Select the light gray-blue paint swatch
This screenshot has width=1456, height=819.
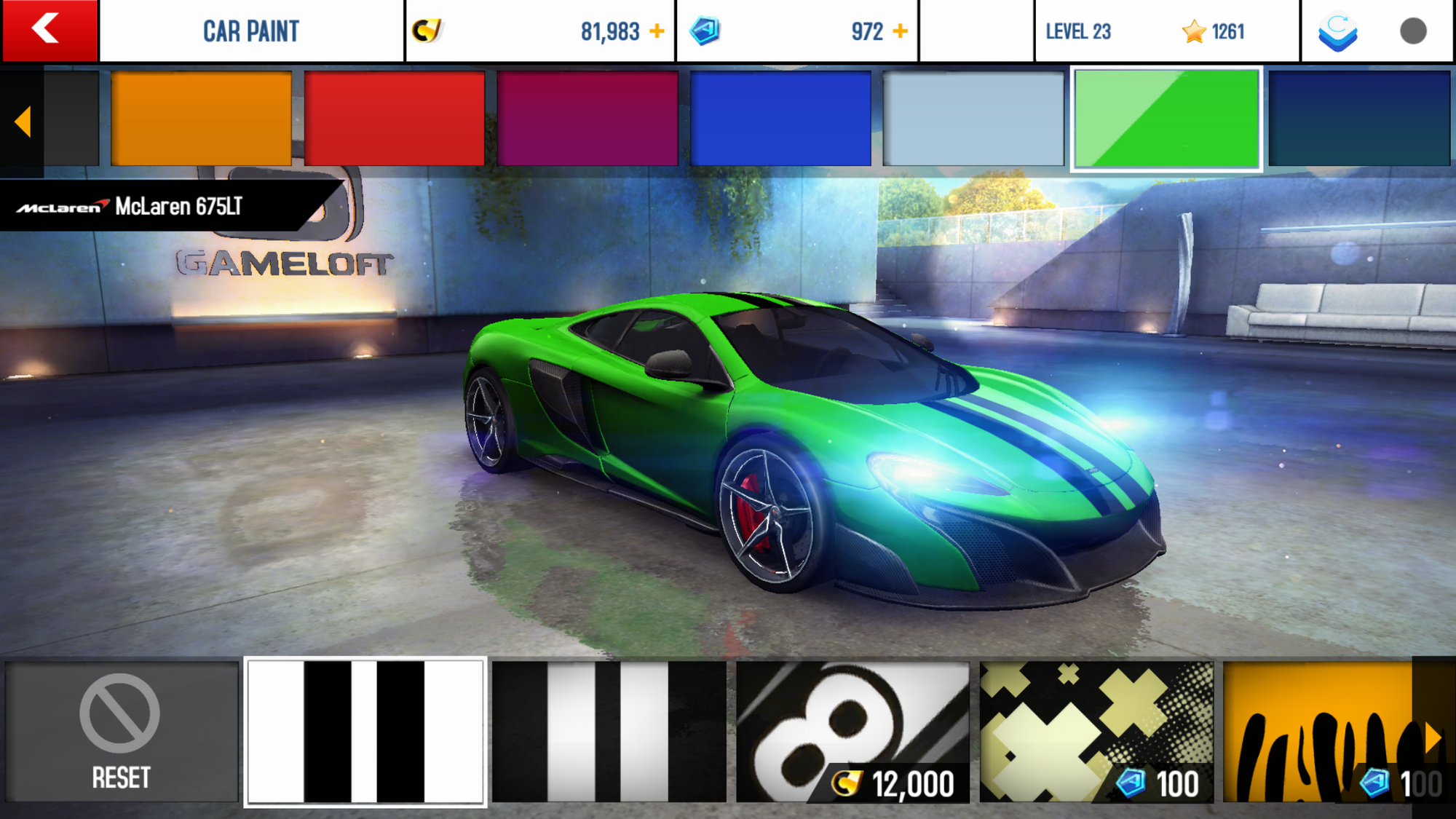coord(973,119)
